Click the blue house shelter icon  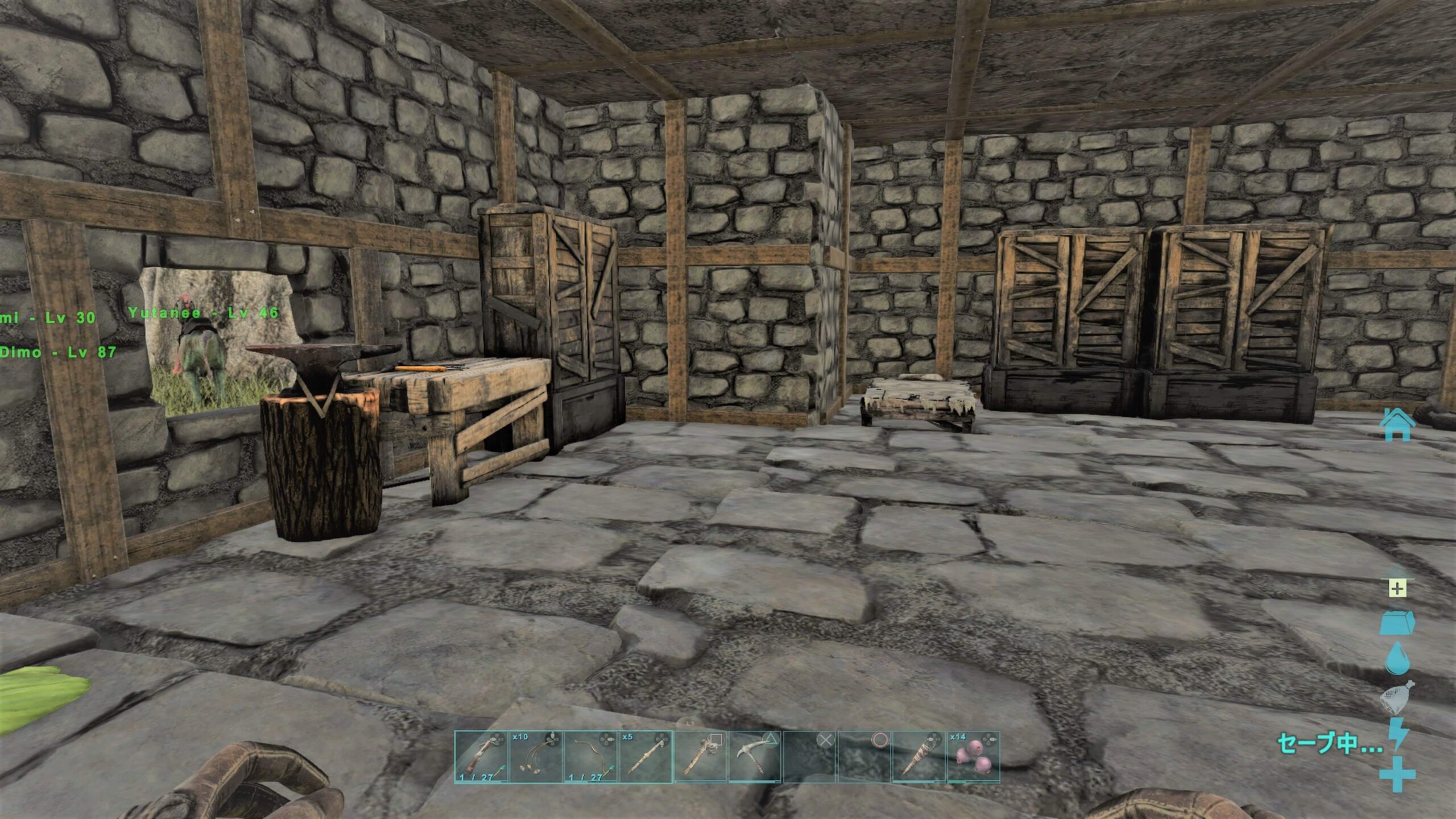(1398, 424)
